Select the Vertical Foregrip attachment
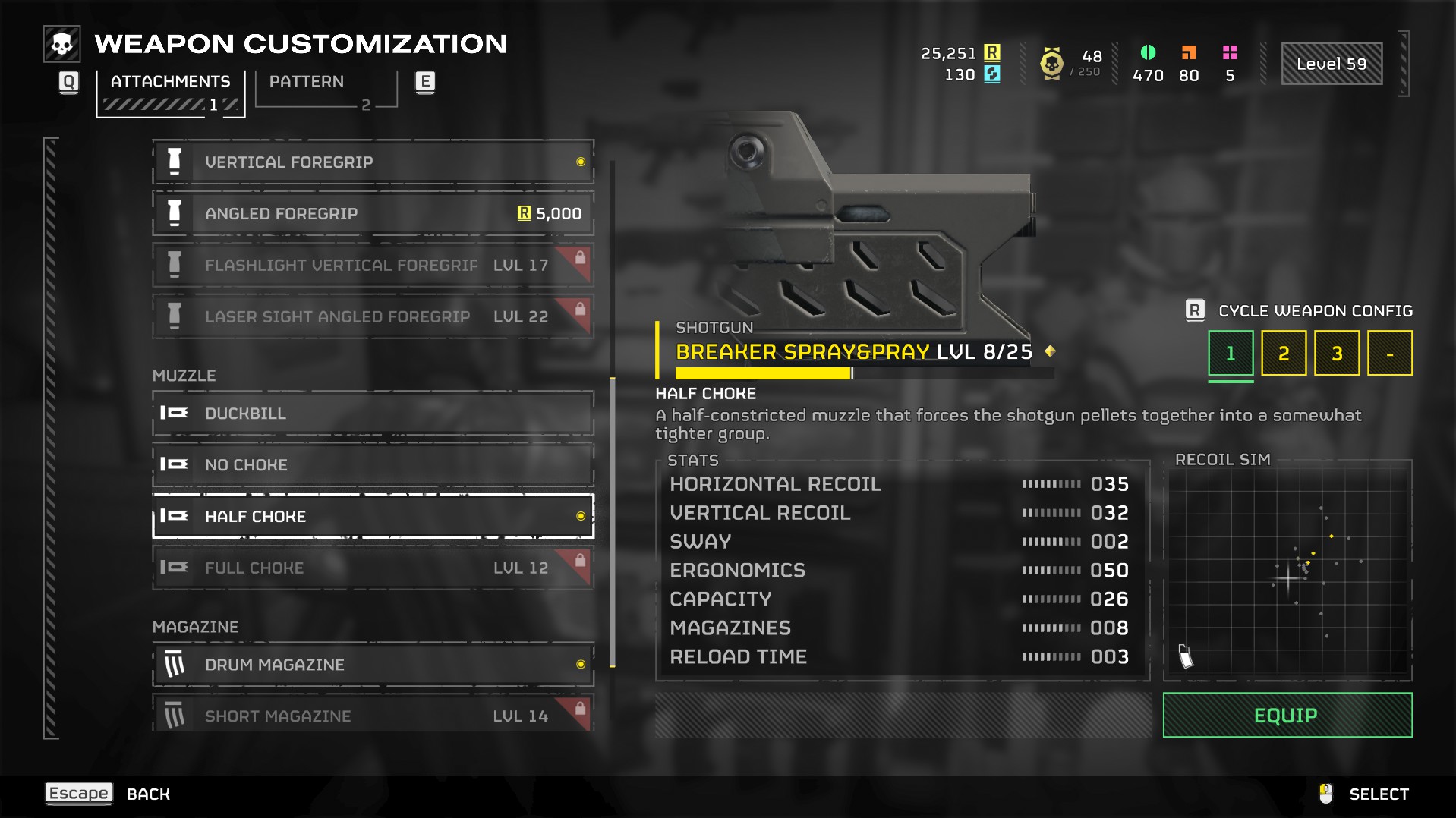The width and height of the screenshot is (1456, 818). point(372,162)
